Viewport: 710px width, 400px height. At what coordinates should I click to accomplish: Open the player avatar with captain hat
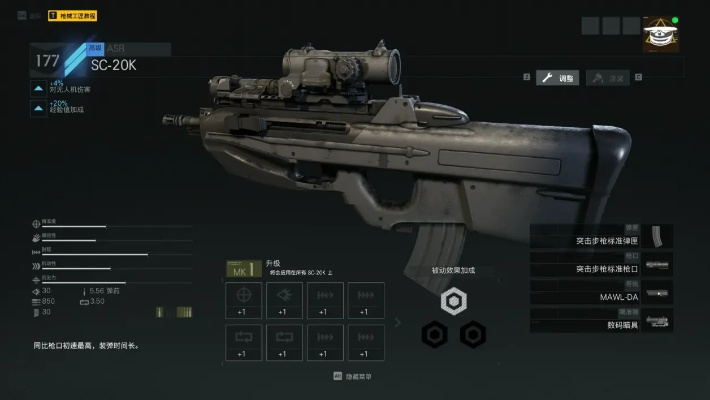[x=659, y=35]
